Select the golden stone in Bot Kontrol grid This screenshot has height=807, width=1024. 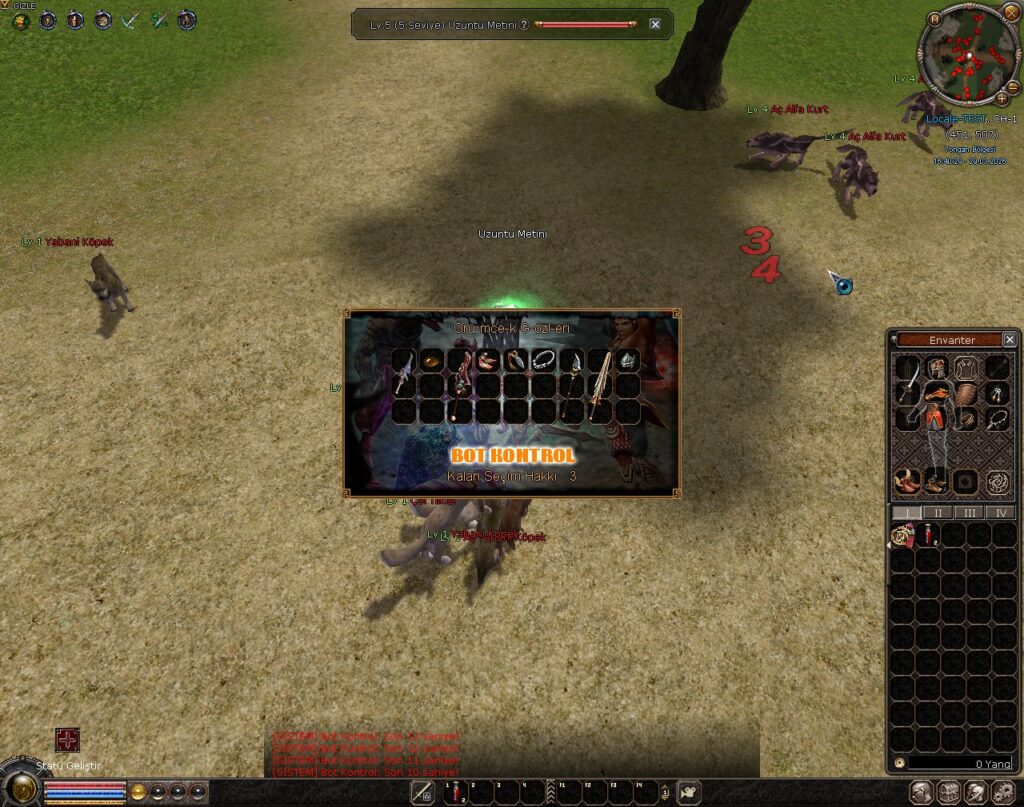[x=431, y=360]
